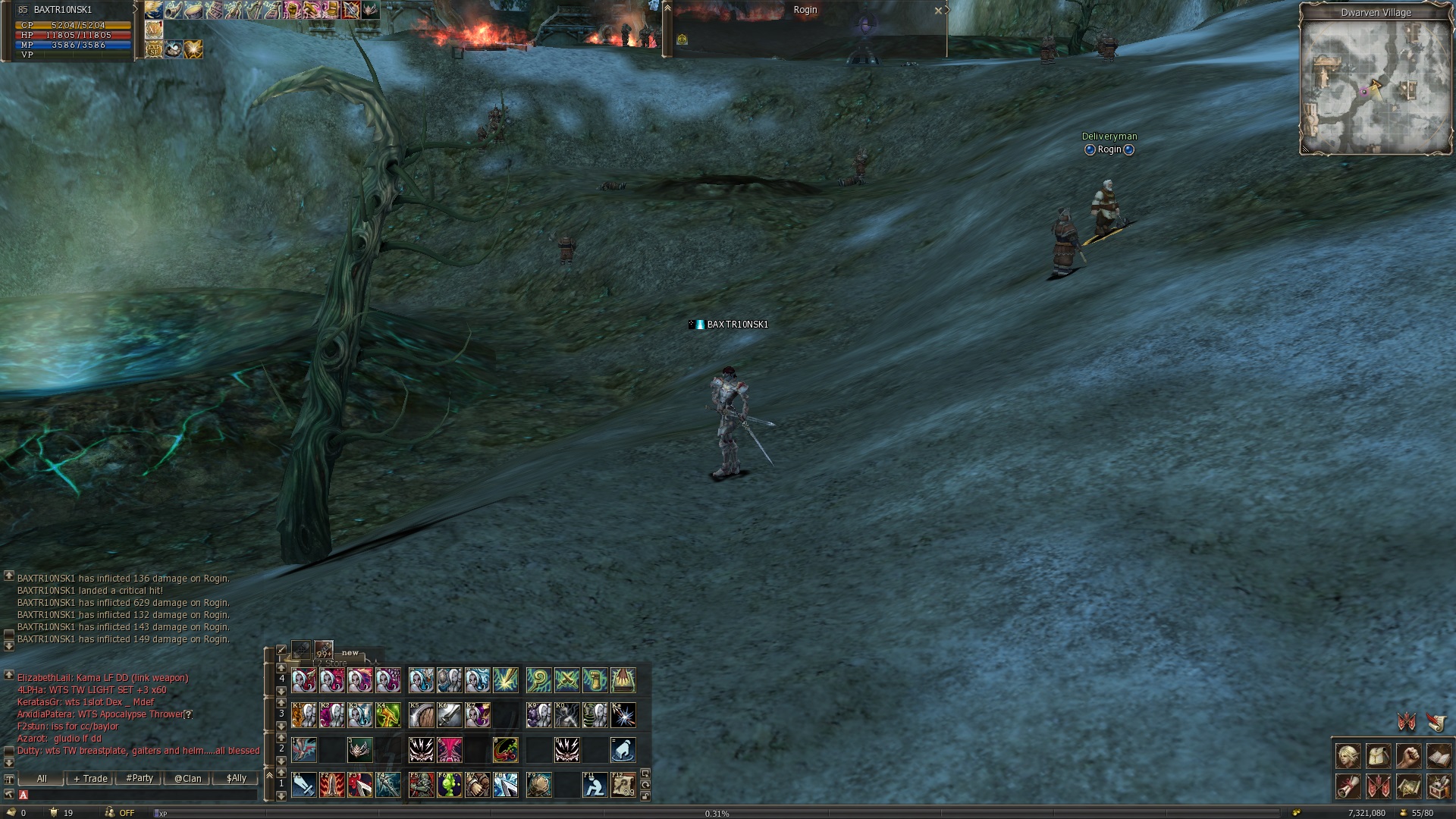Open the quest scroll menu icon
This screenshot has width=1456, height=819.
1348,786
